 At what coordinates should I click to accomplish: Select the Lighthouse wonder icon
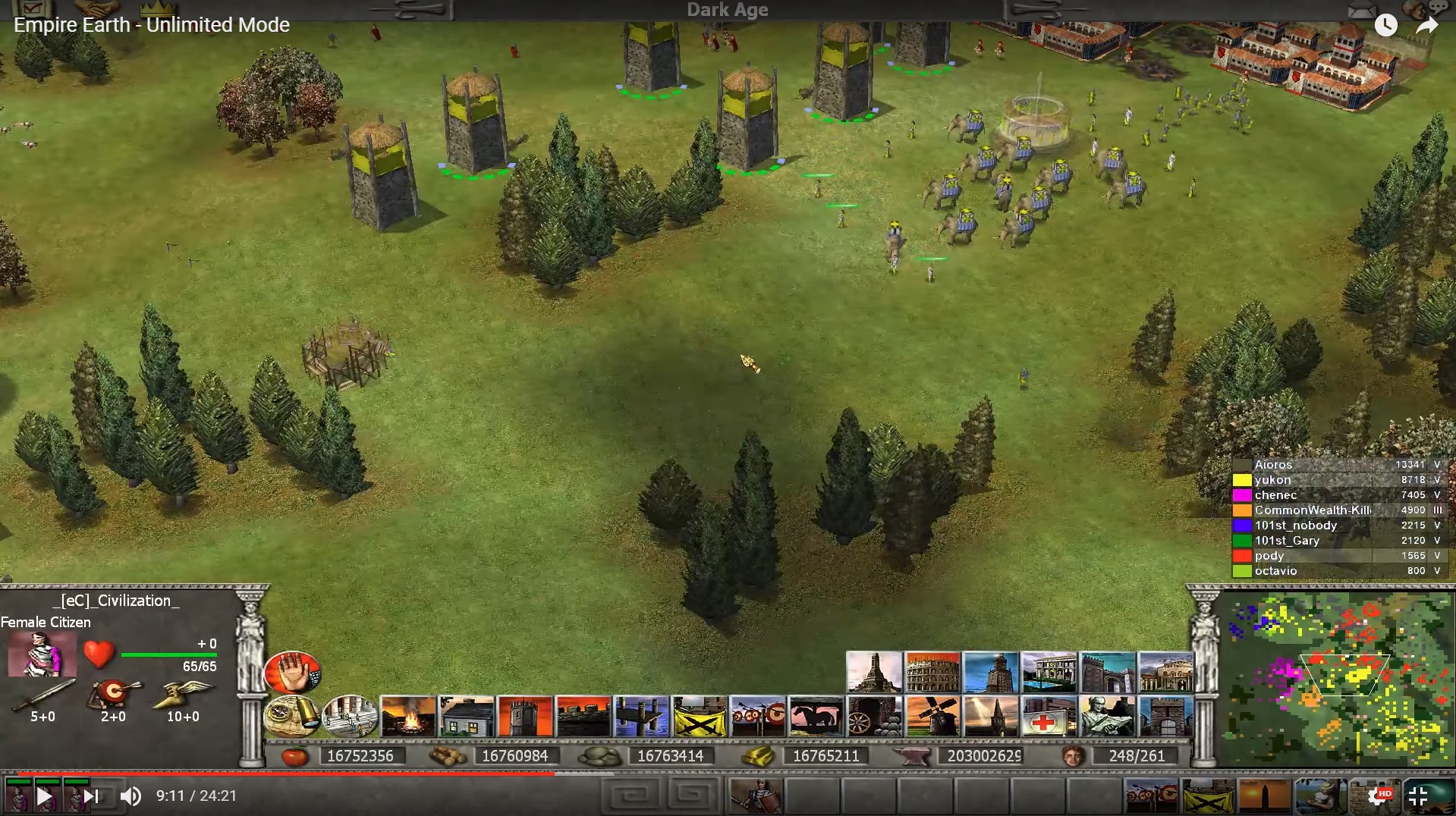(x=991, y=672)
